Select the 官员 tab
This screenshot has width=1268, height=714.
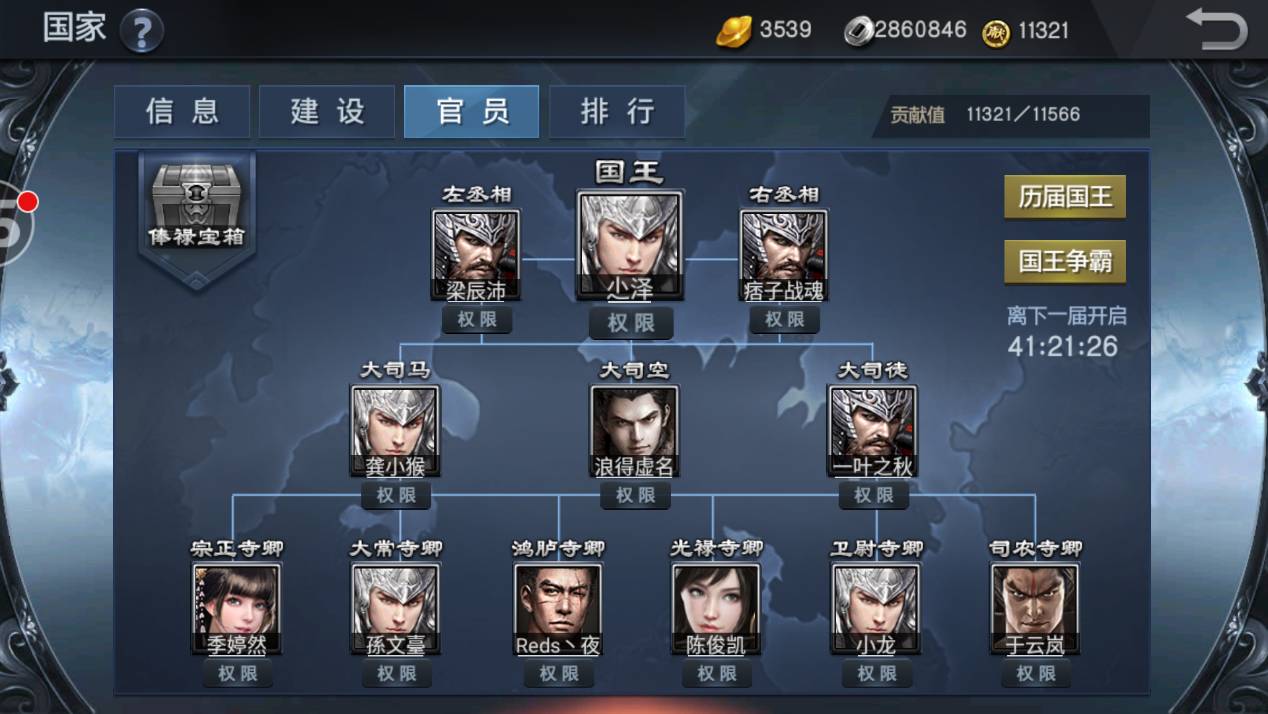tap(471, 111)
